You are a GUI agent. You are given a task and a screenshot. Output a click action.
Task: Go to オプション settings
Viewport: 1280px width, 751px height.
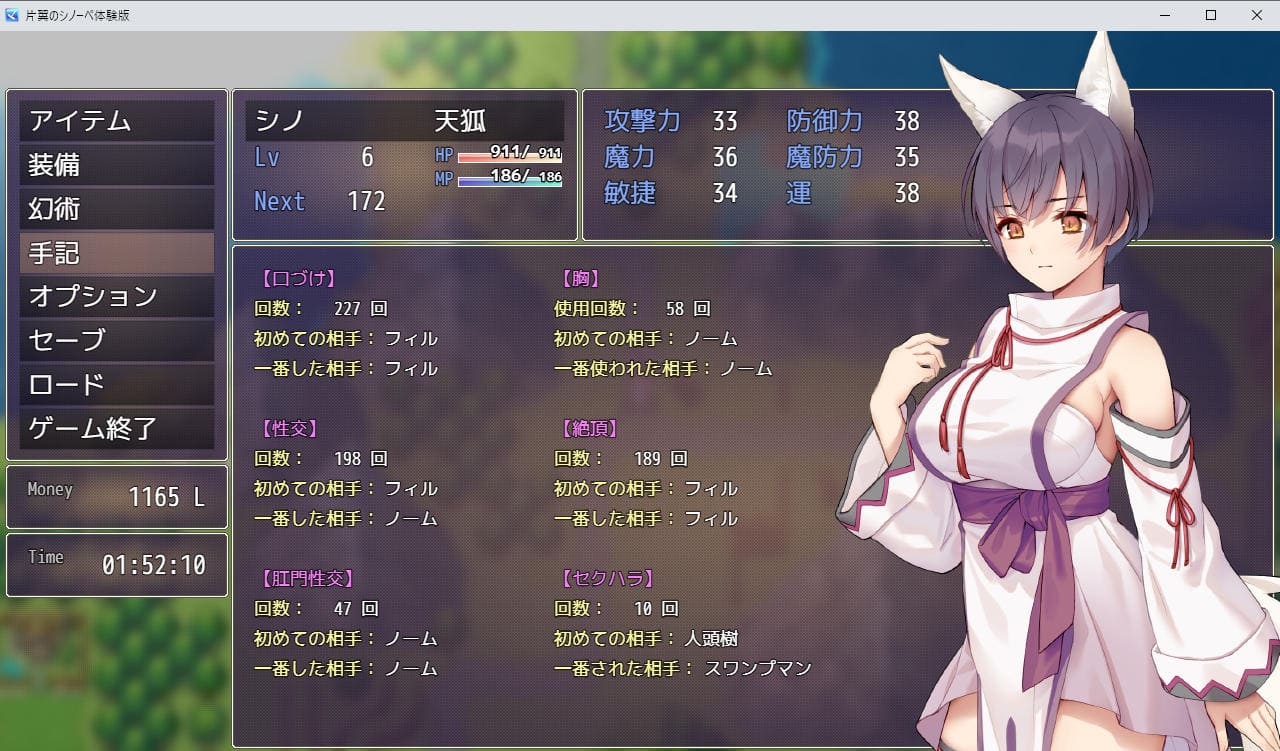tap(116, 297)
